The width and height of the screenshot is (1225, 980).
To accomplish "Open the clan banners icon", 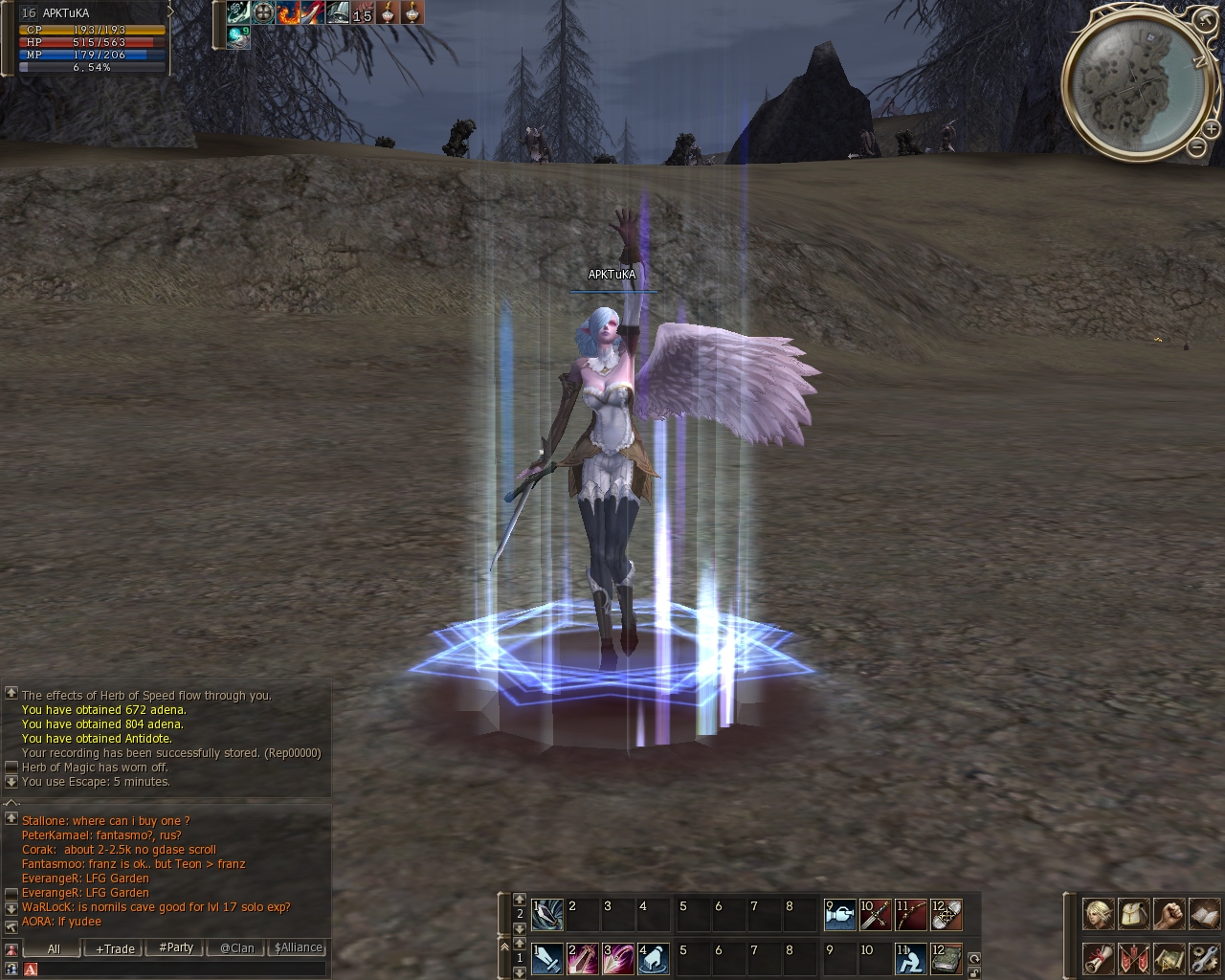I will point(1133,957).
